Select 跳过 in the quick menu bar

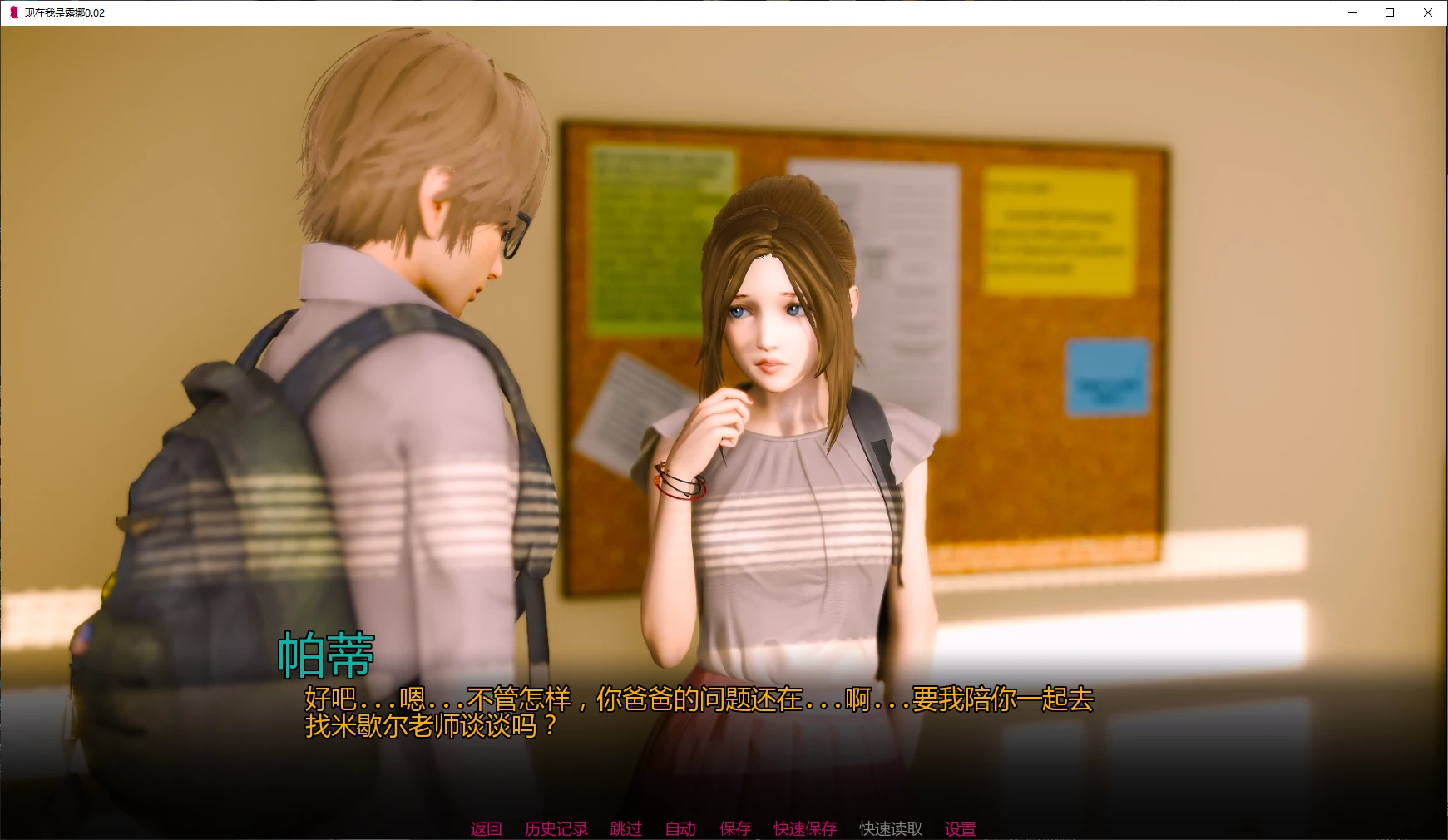[x=626, y=828]
